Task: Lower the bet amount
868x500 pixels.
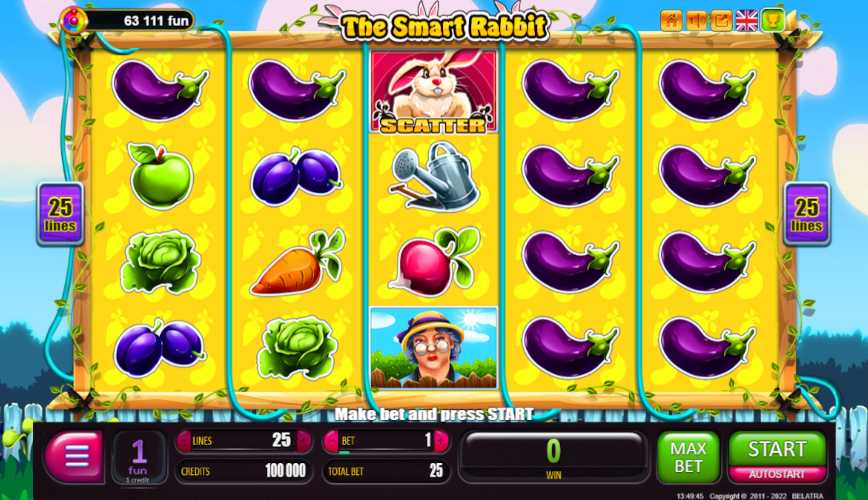Action: pyautogui.click(x=330, y=441)
